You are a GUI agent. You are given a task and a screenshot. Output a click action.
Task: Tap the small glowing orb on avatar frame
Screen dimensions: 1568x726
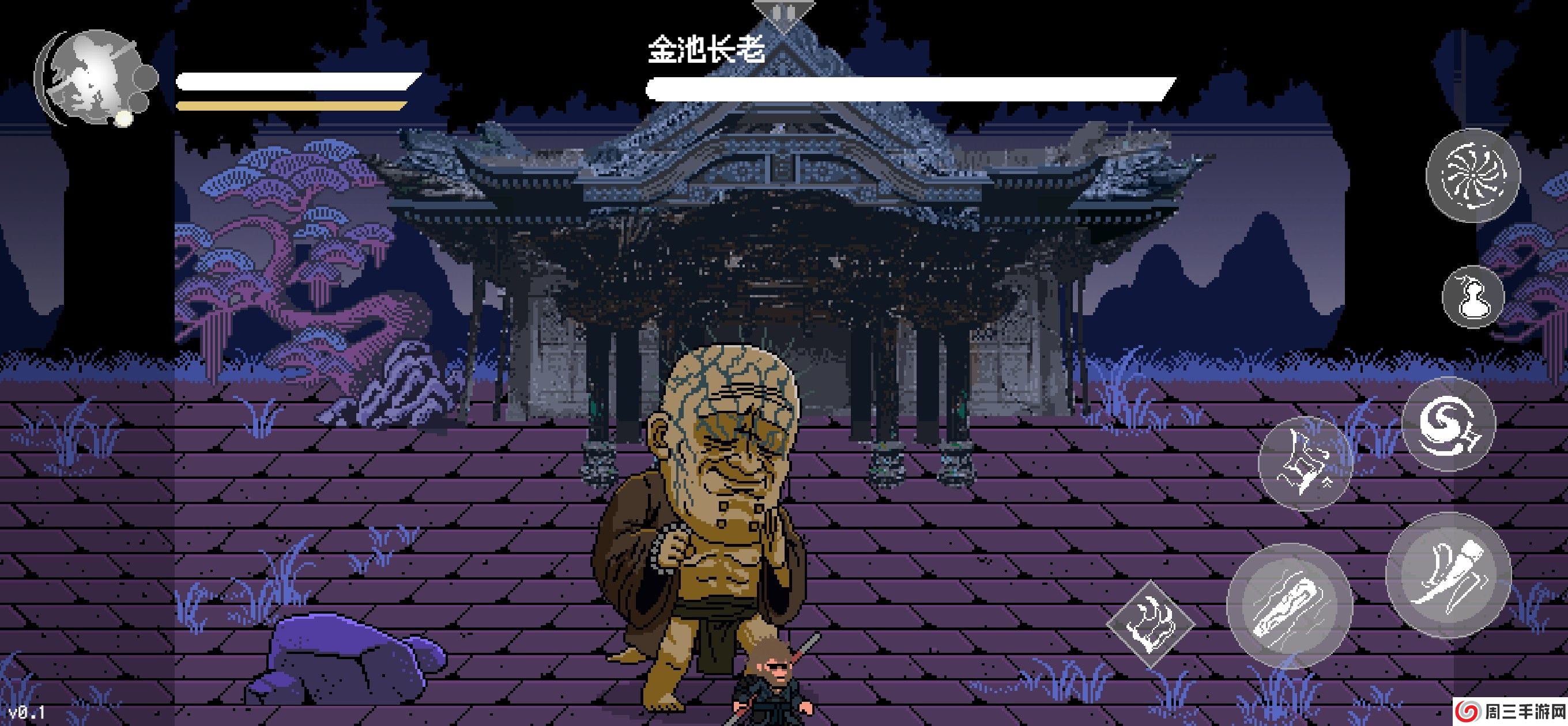(123, 119)
